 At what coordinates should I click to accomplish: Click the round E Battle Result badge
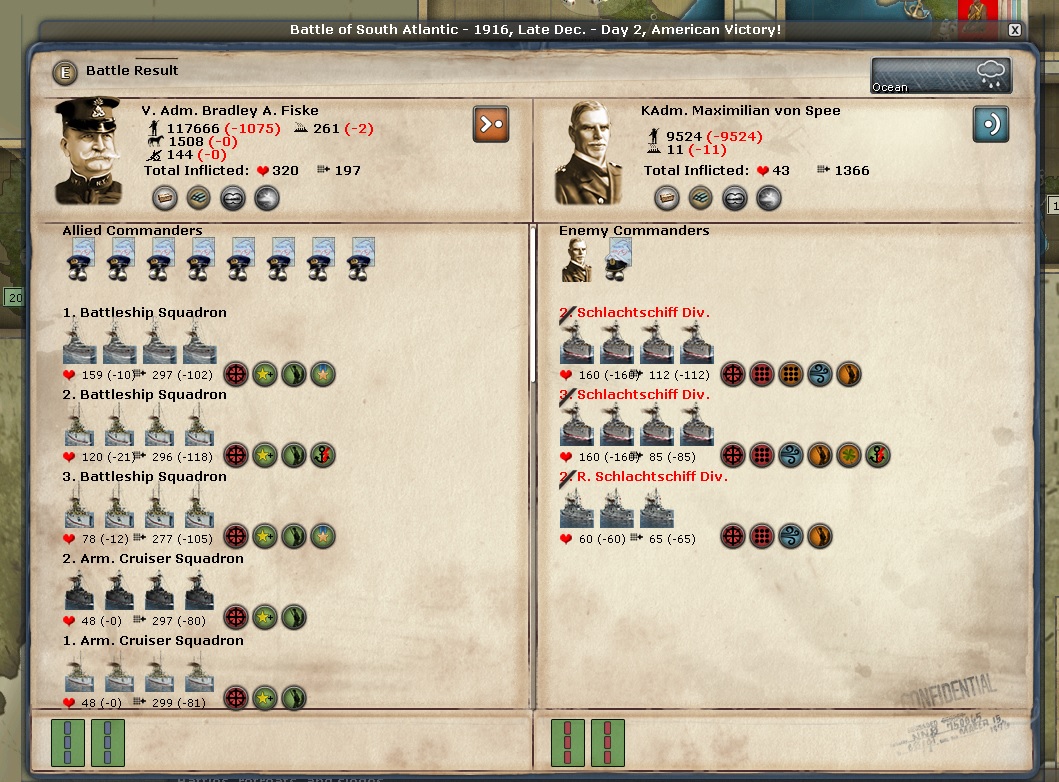66,71
